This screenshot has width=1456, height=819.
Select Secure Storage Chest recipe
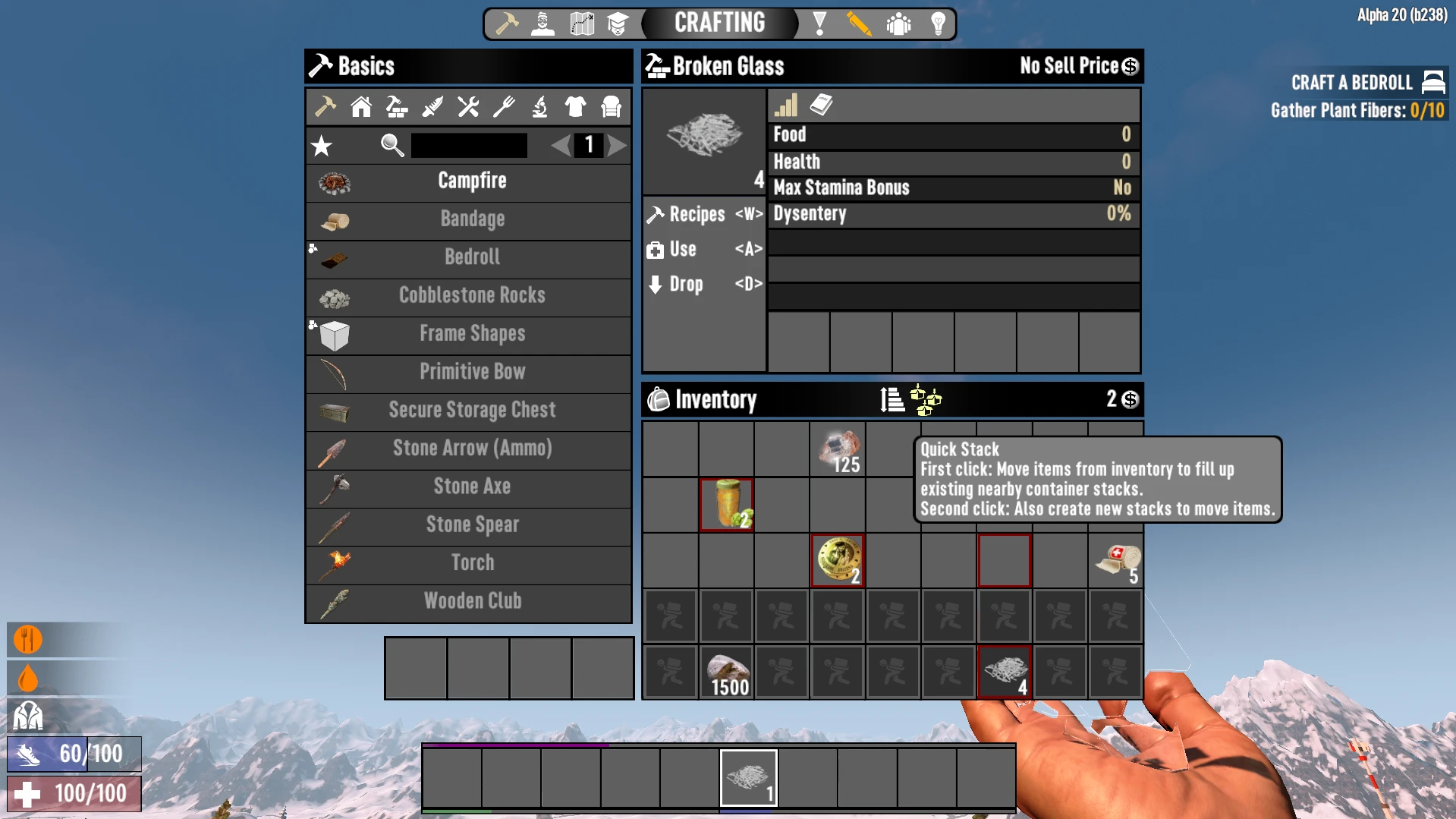tap(470, 410)
